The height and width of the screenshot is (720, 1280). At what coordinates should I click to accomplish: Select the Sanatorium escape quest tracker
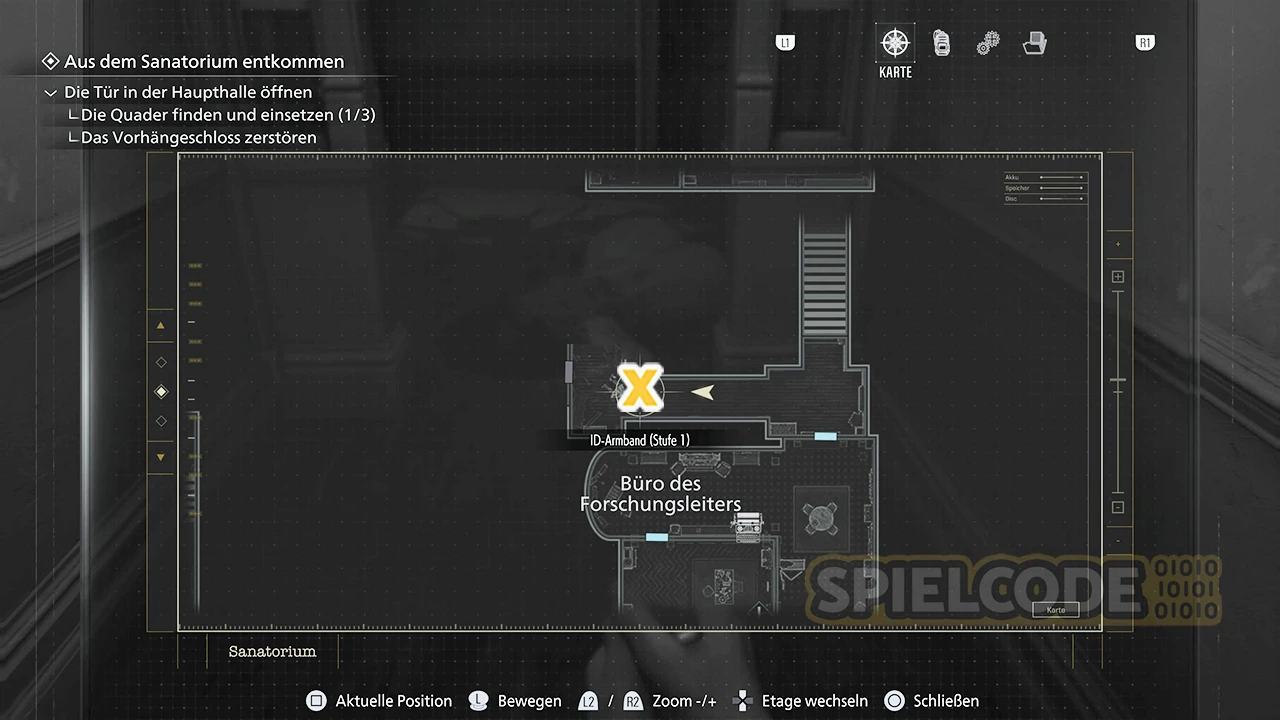203,62
